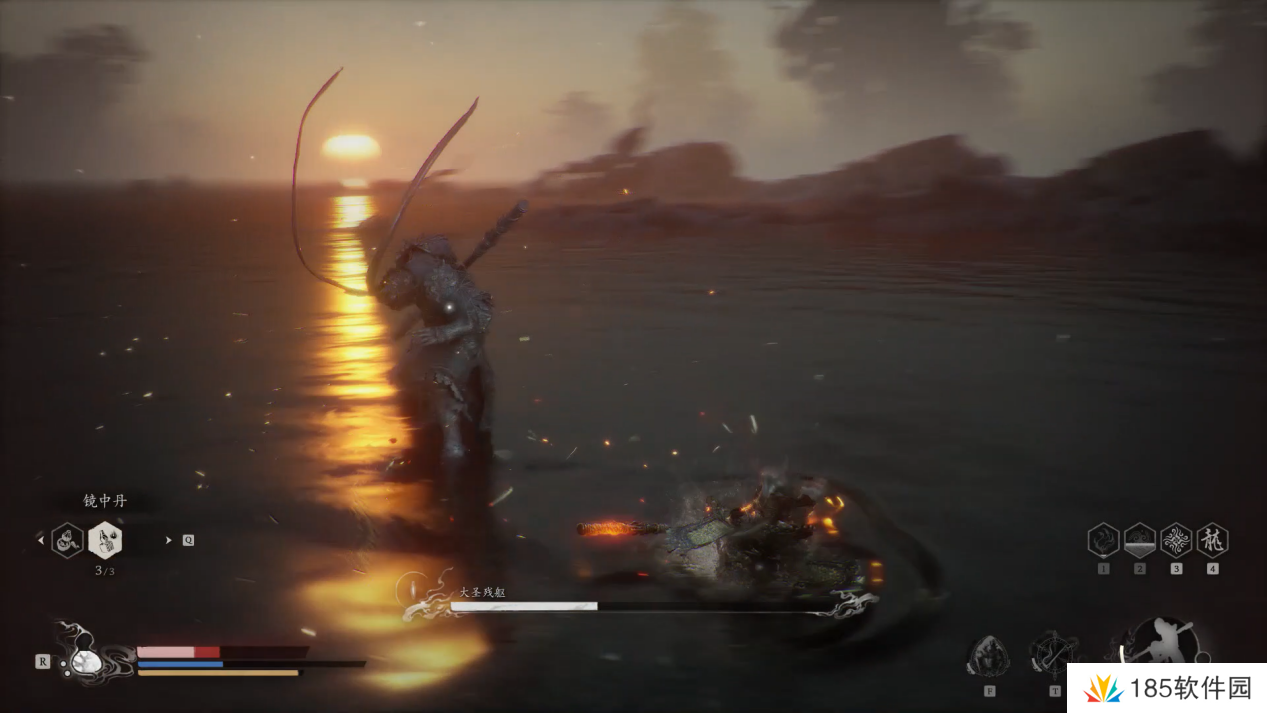Viewport: 1267px width, 713px height.
Task: Open the 185软件园 watermark logo
Action: click(1165, 688)
